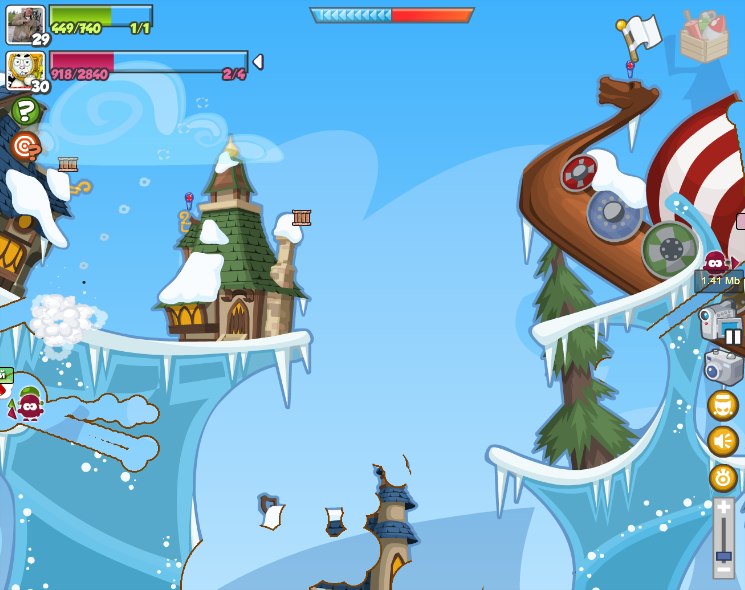Open the green question mark help button

(24, 112)
